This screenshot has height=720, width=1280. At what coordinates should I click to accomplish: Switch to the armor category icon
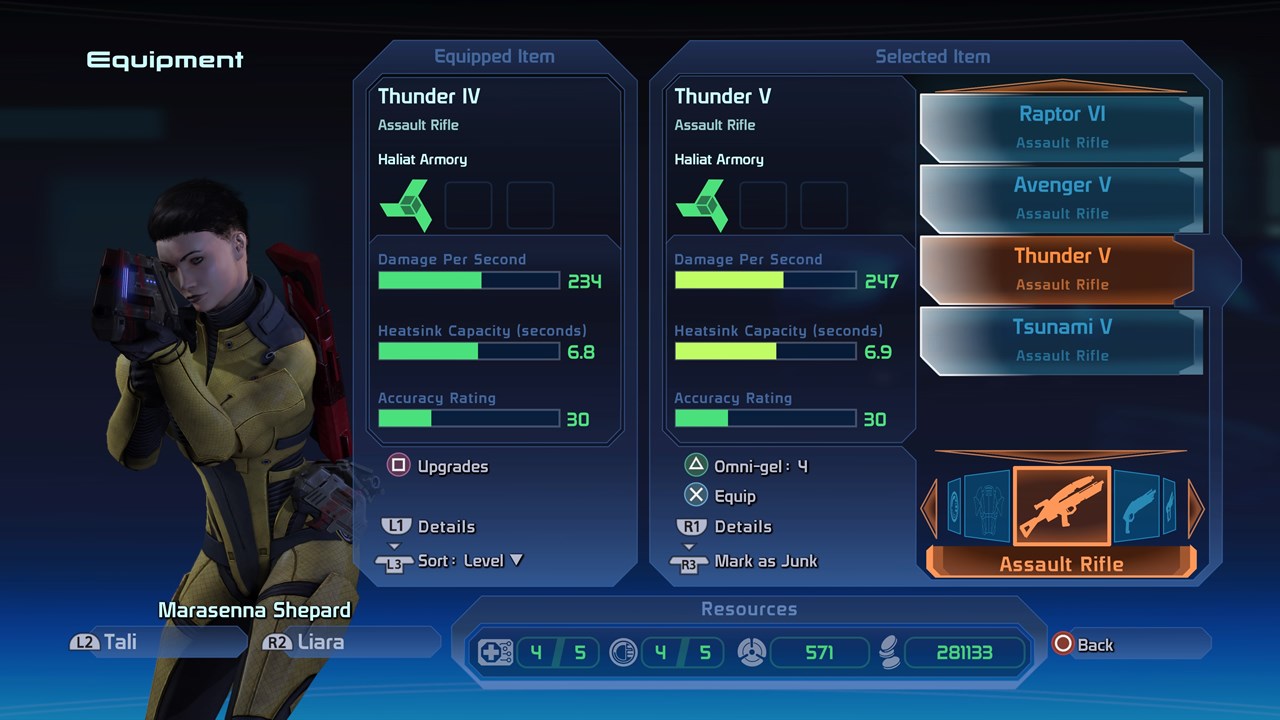point(986,507)
